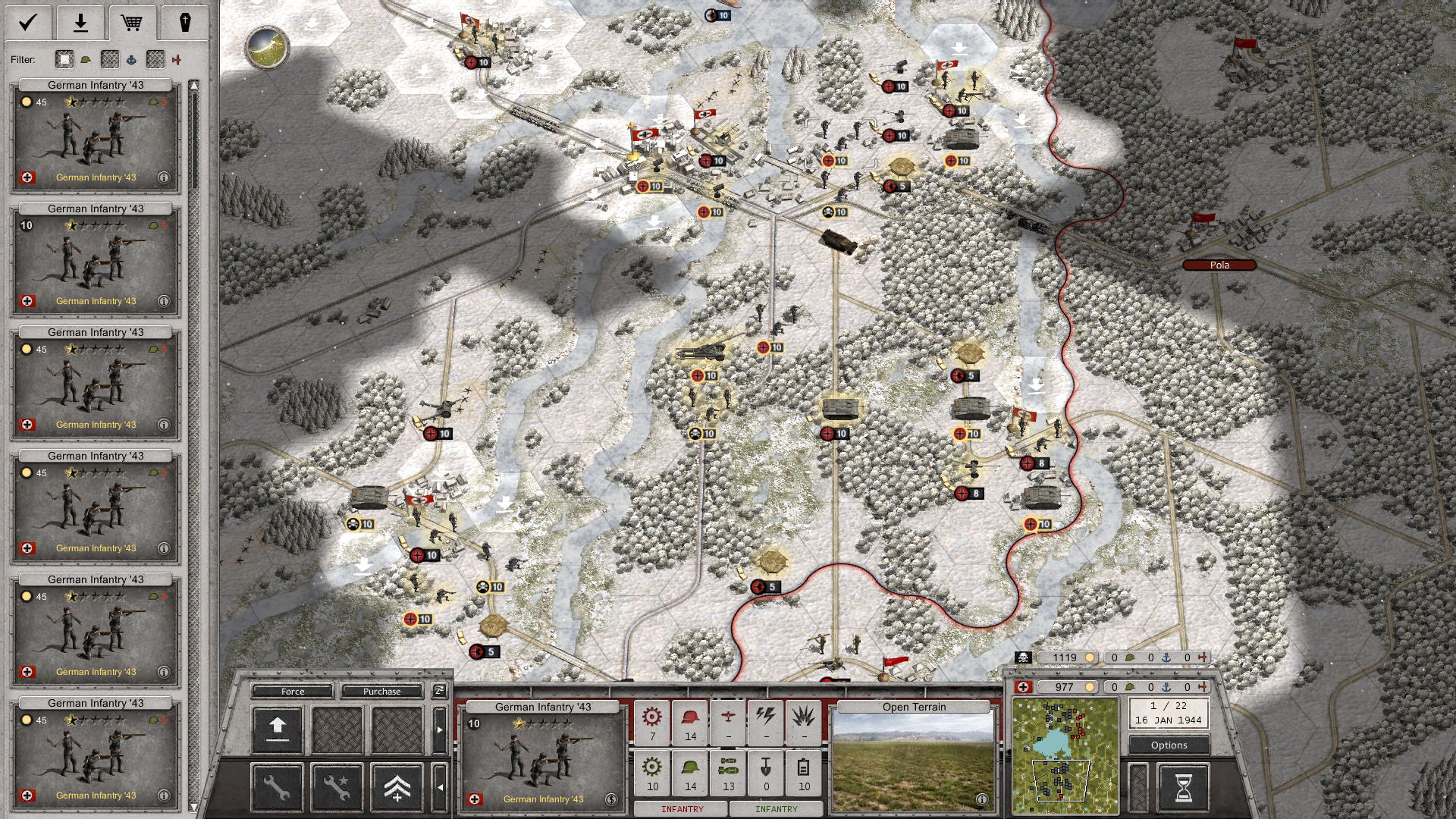This screenshot has width=1456, height=819.
Task: Click the checkmark deployment tab icon
Action: tap(27, 22)
